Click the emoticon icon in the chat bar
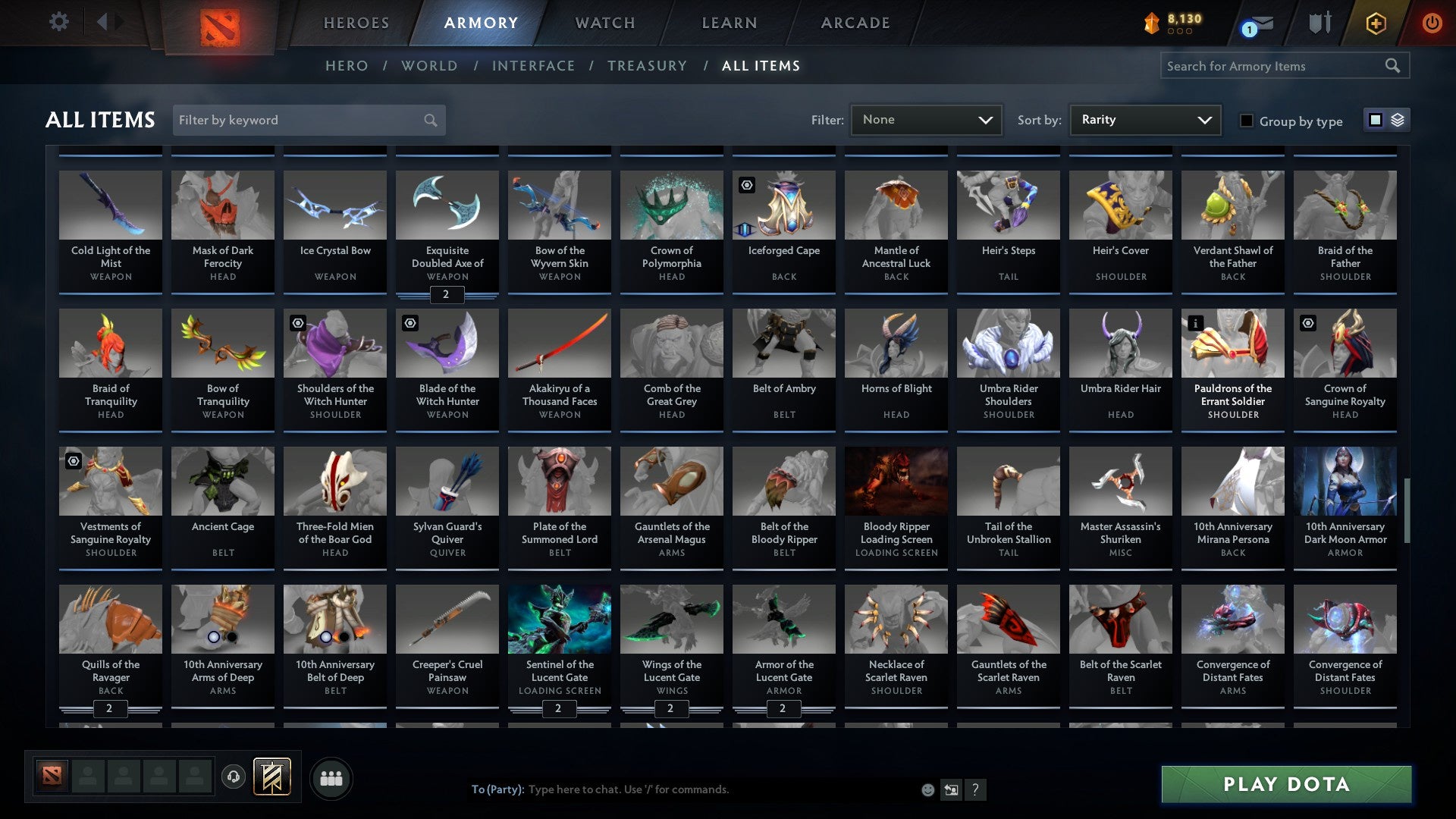Image resolution: width=1456 pixels, height=819 pixels. point(927,789)
